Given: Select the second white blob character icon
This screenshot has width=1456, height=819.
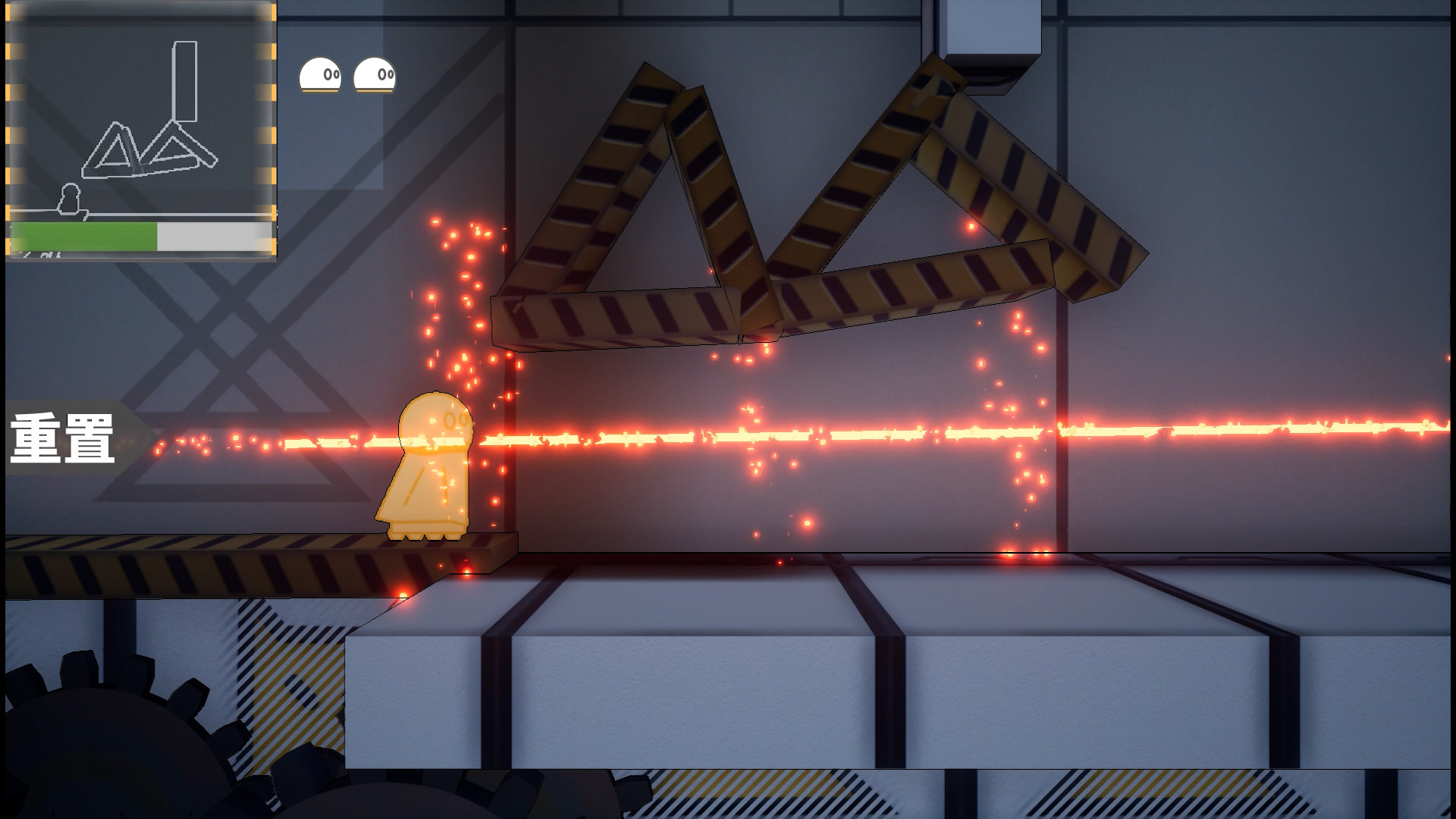Looking at the screenshot, I should coord(373,74).
